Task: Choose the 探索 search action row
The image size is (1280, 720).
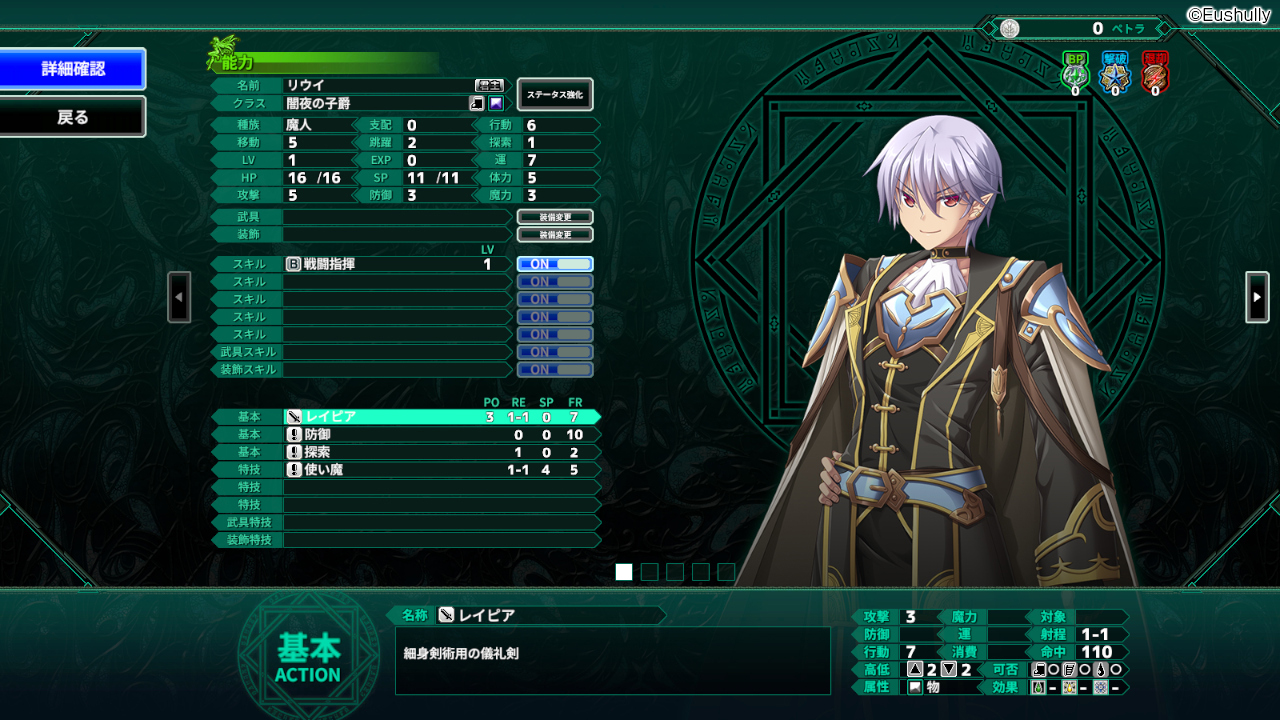Action: click(440, 452)
